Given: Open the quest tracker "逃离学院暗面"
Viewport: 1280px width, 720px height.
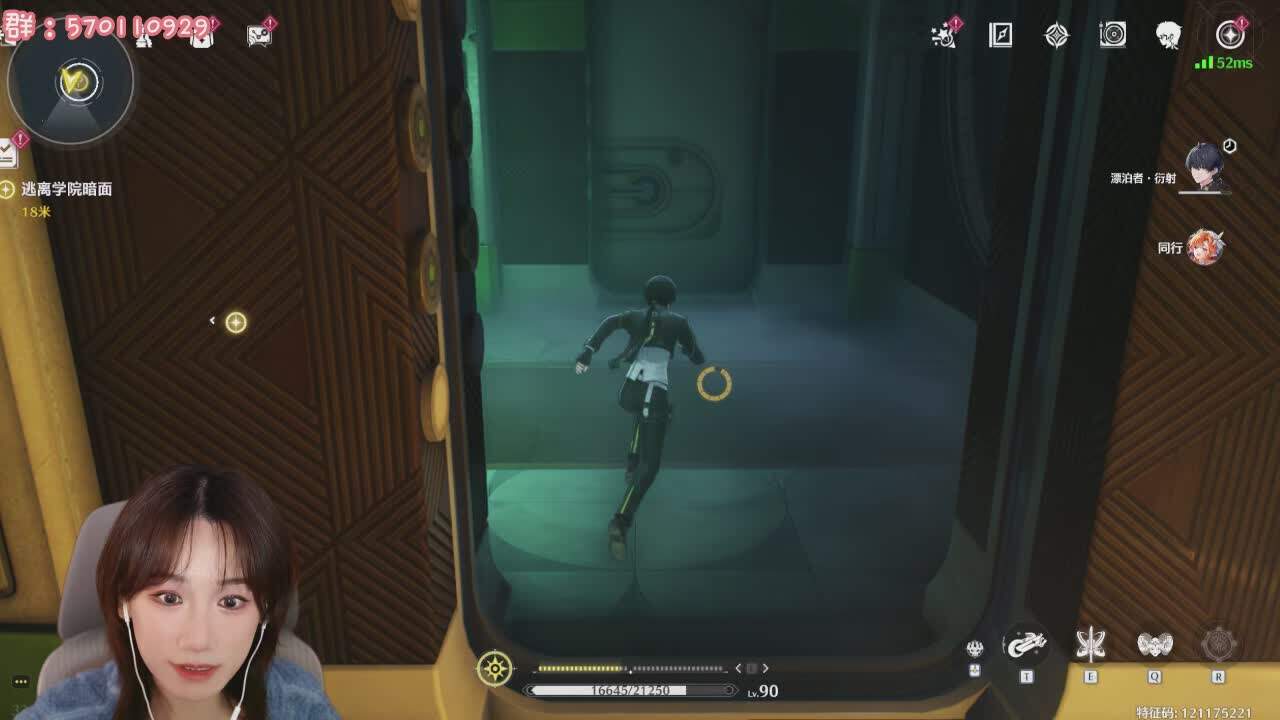Looking at the screenshot, I should coord(66,189).
